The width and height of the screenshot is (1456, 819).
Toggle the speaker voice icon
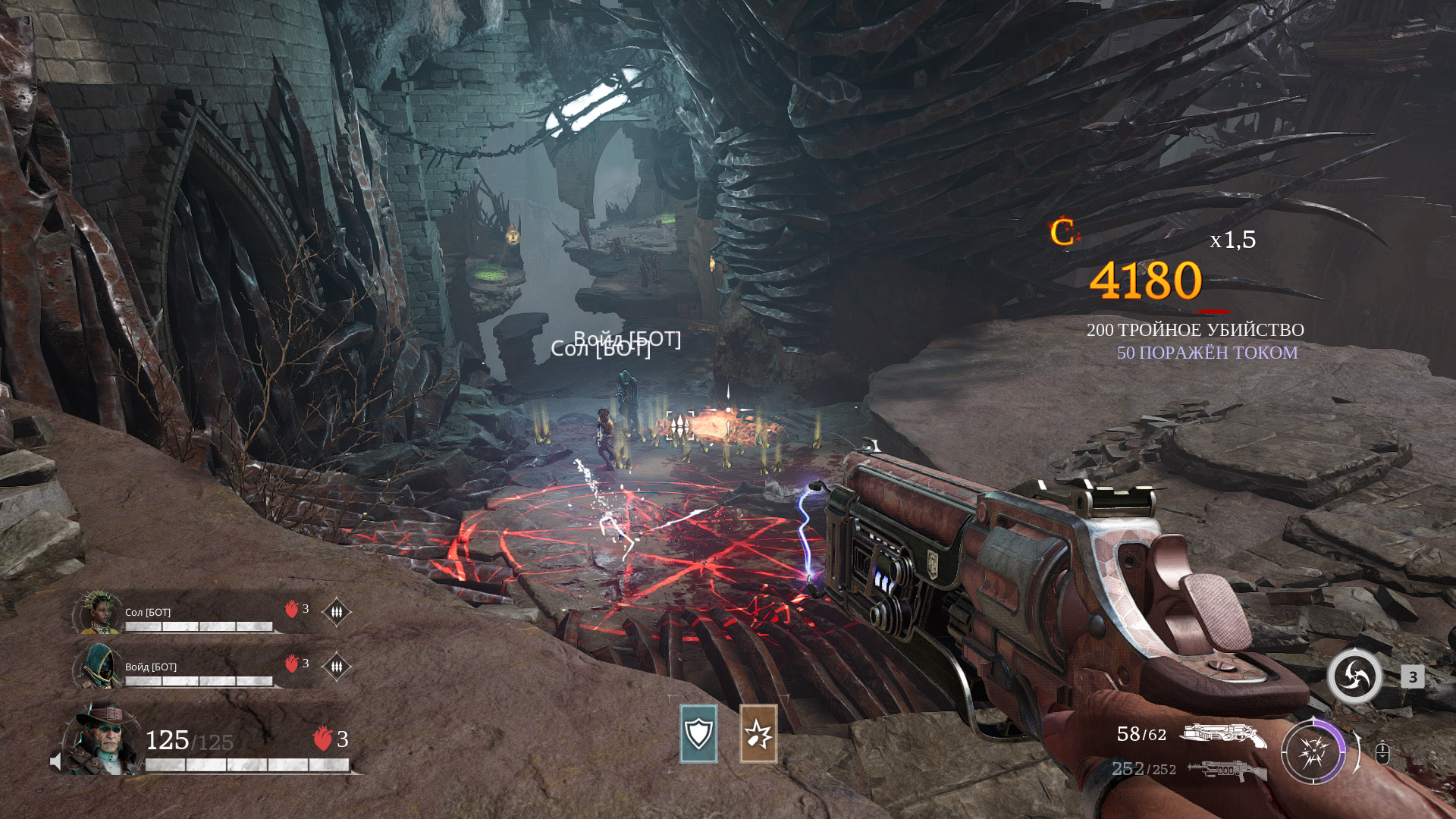[x=55, y=761]
